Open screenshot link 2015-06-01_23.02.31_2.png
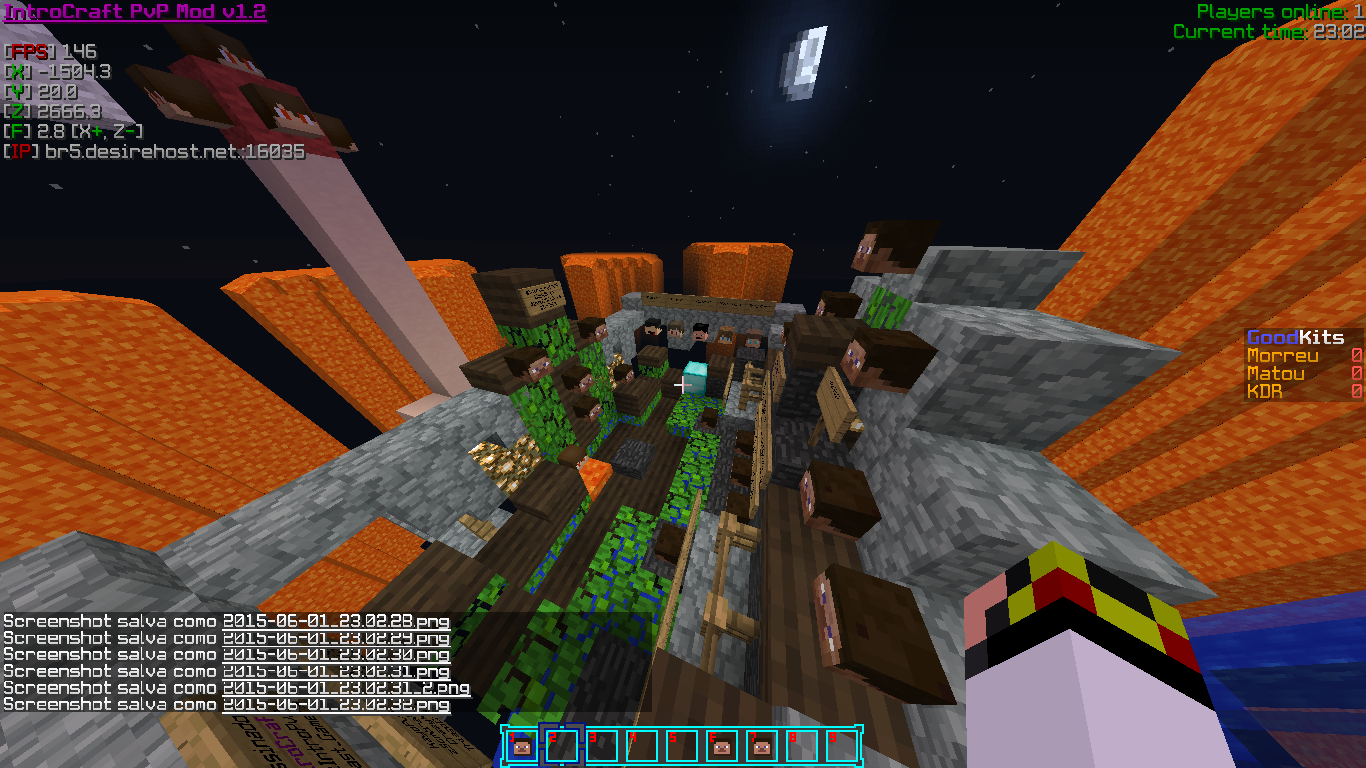Image resolution: width=1366 pixels, height=768 pixels. [x=346, y=688]
